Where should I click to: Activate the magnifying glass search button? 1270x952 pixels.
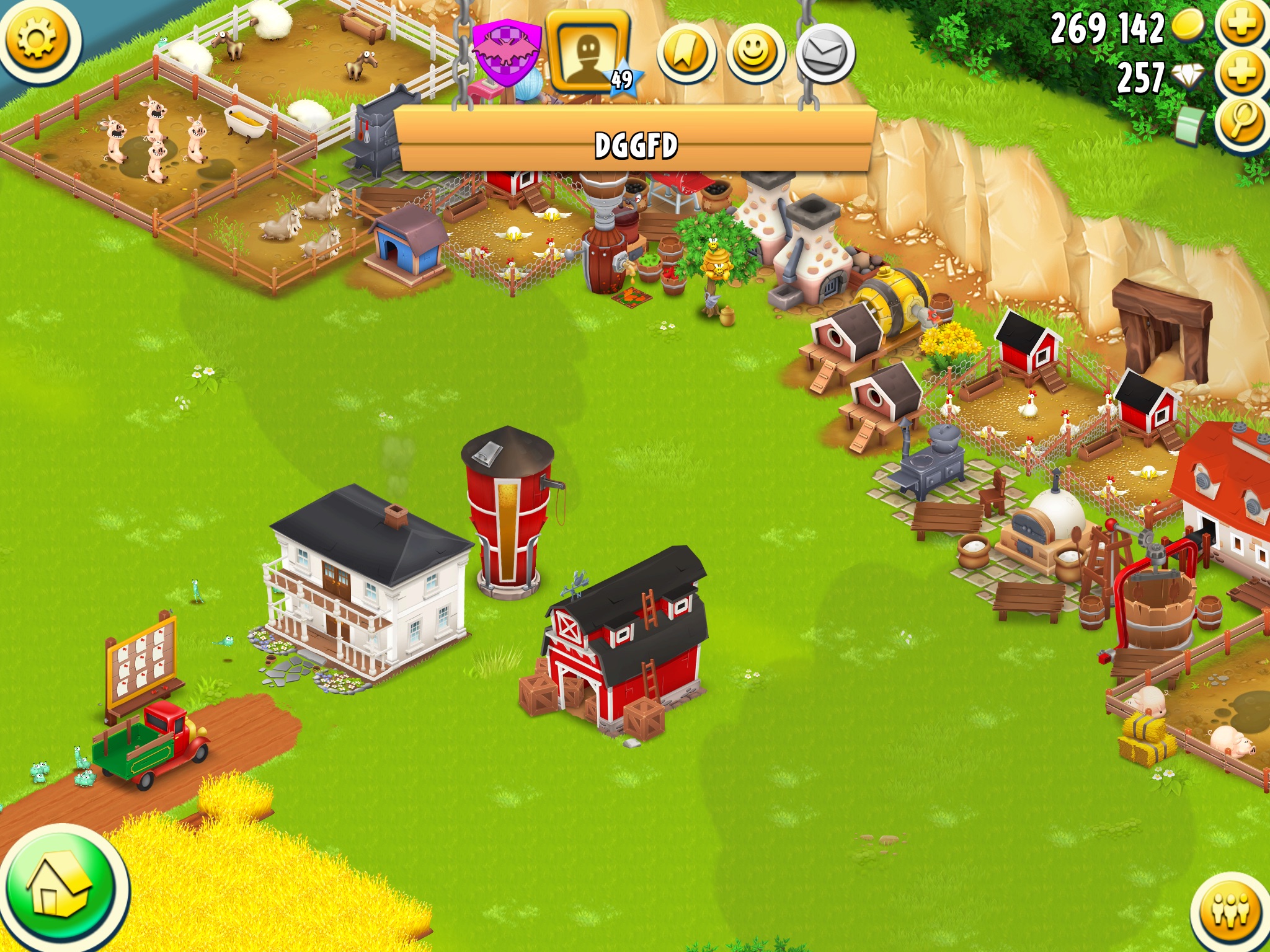point(1241,123)
